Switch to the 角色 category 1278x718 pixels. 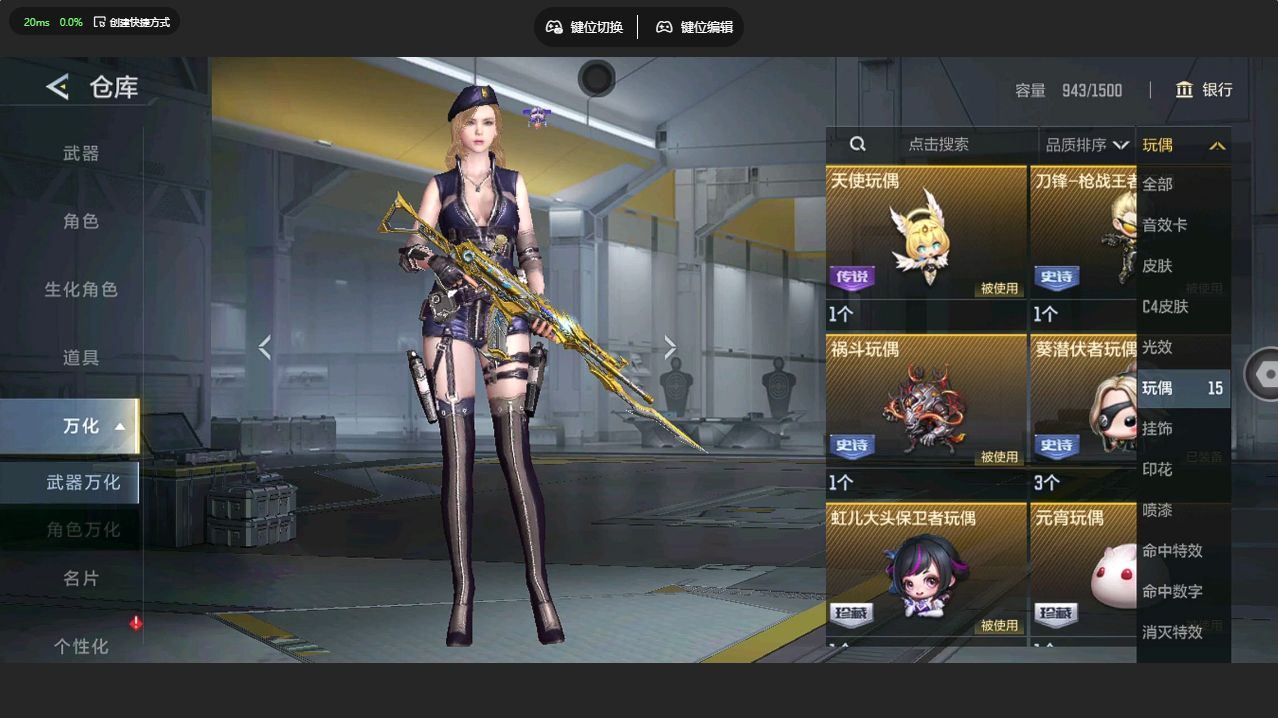[81, 221]
